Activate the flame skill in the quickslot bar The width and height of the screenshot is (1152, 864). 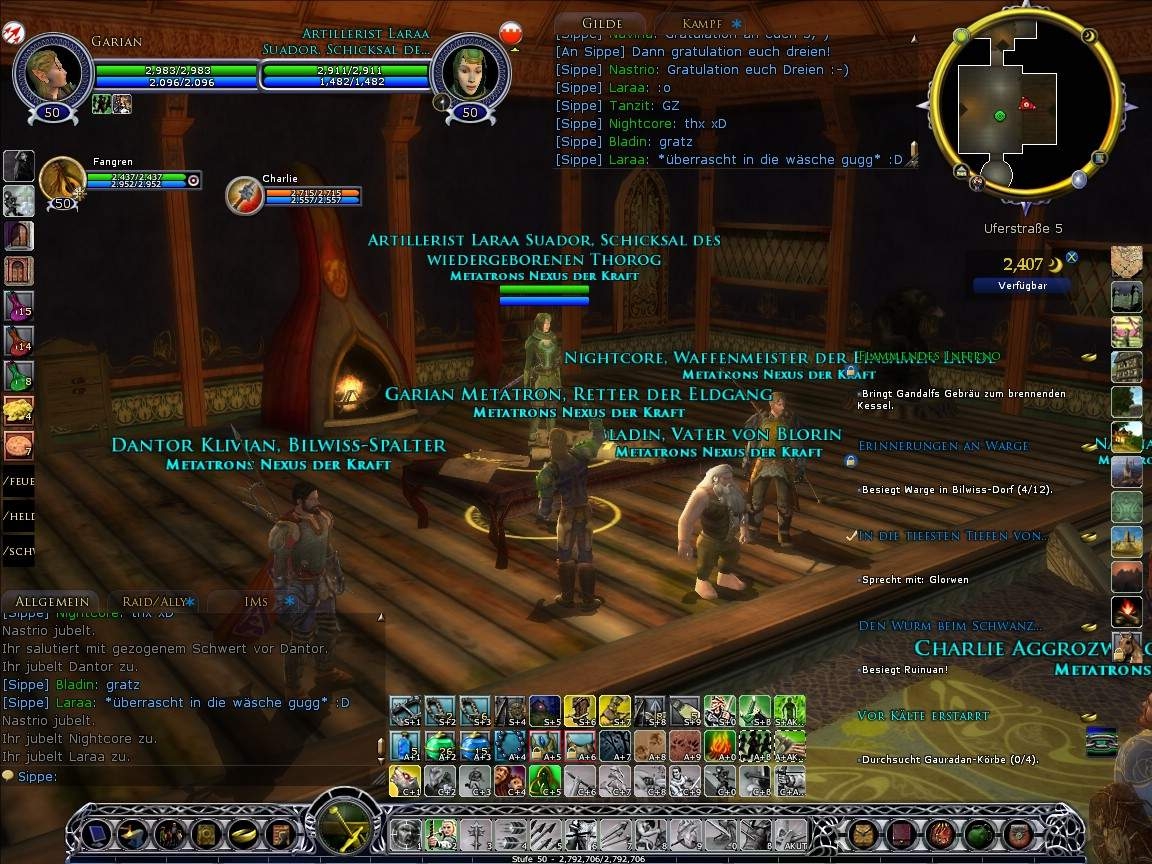[x=719, y=746]
